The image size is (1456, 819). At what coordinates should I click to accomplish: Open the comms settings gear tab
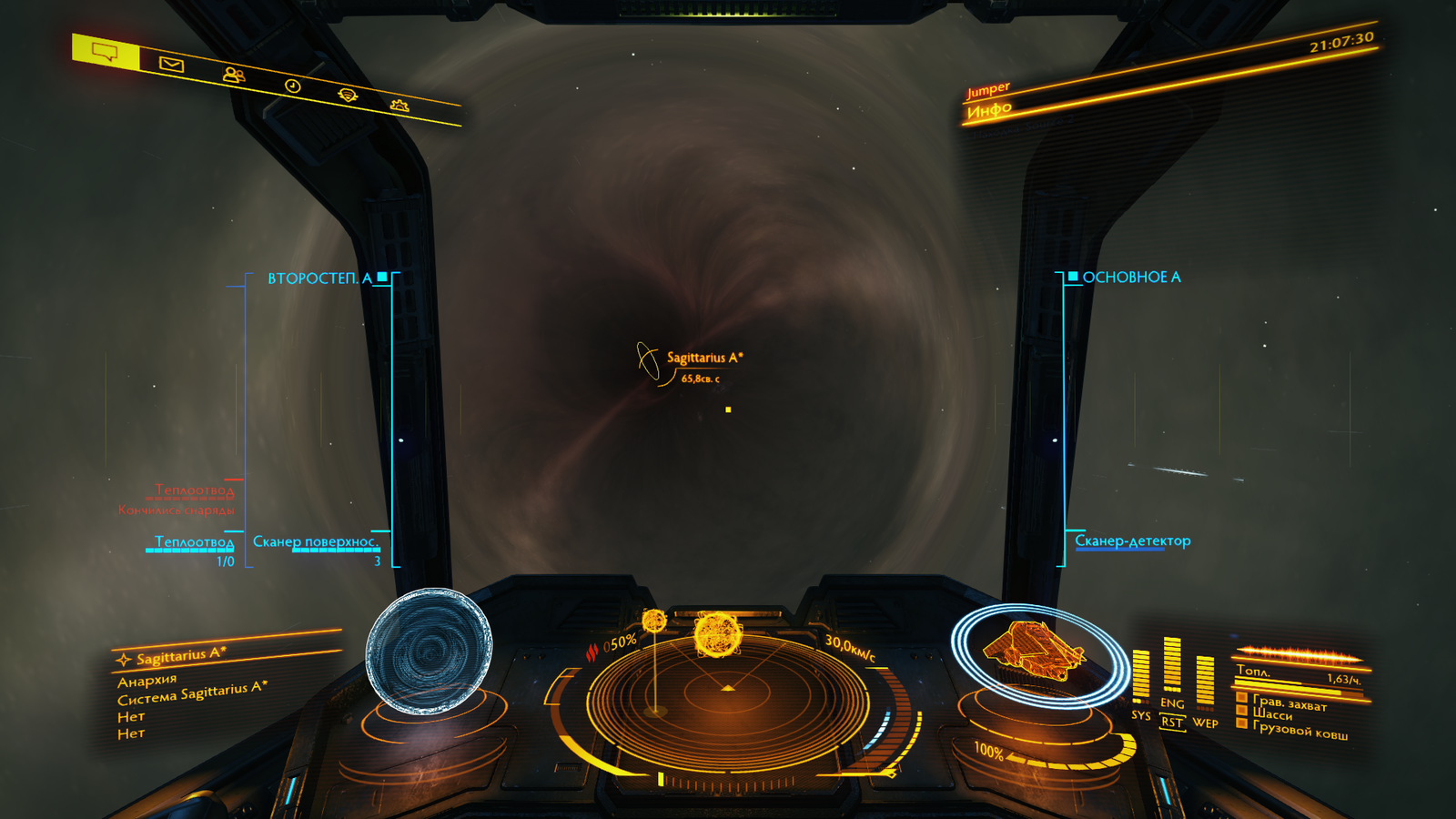tap(399, 106)
